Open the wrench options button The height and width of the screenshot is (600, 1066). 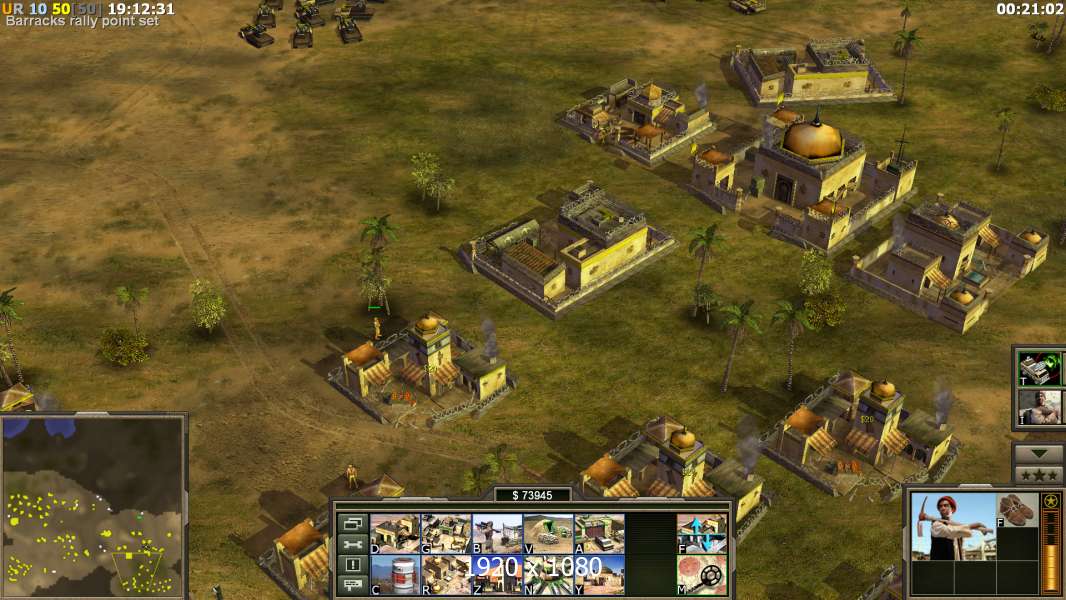pos(352,544)
